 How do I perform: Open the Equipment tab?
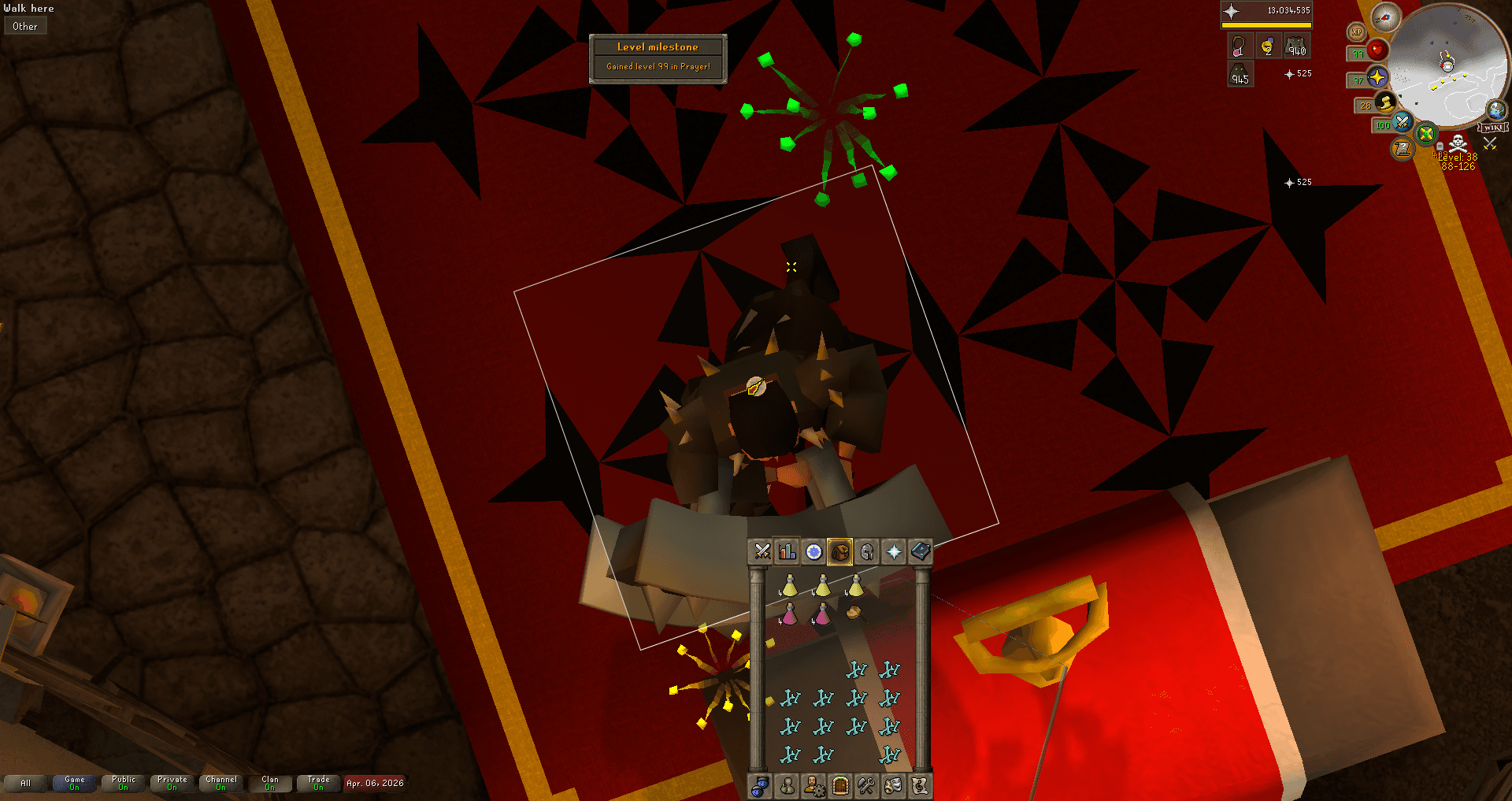pyautogui.click(x=867, y=552)
